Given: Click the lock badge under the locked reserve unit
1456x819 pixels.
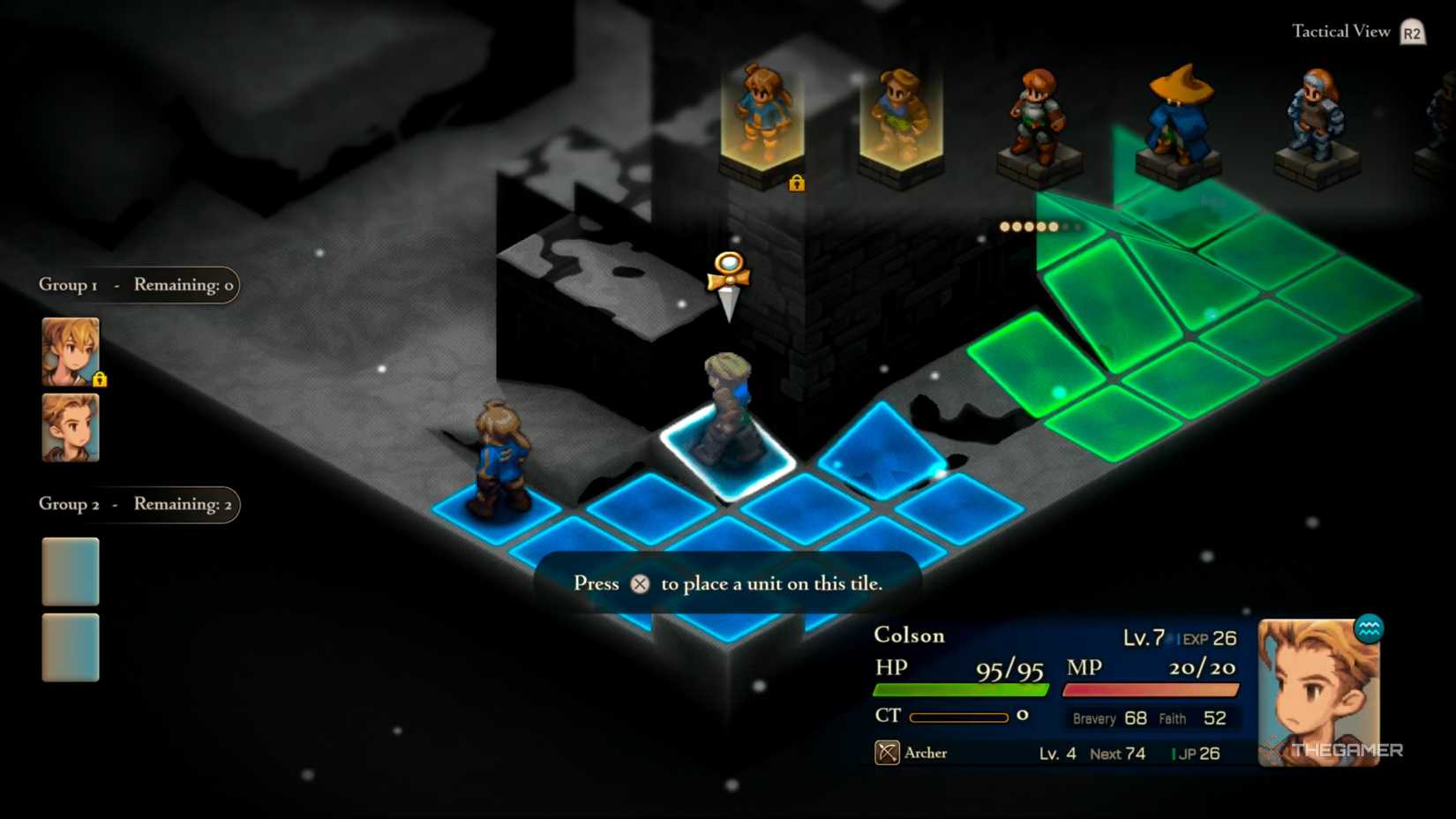Looking at the screenshot, I should tap(798, 184).
